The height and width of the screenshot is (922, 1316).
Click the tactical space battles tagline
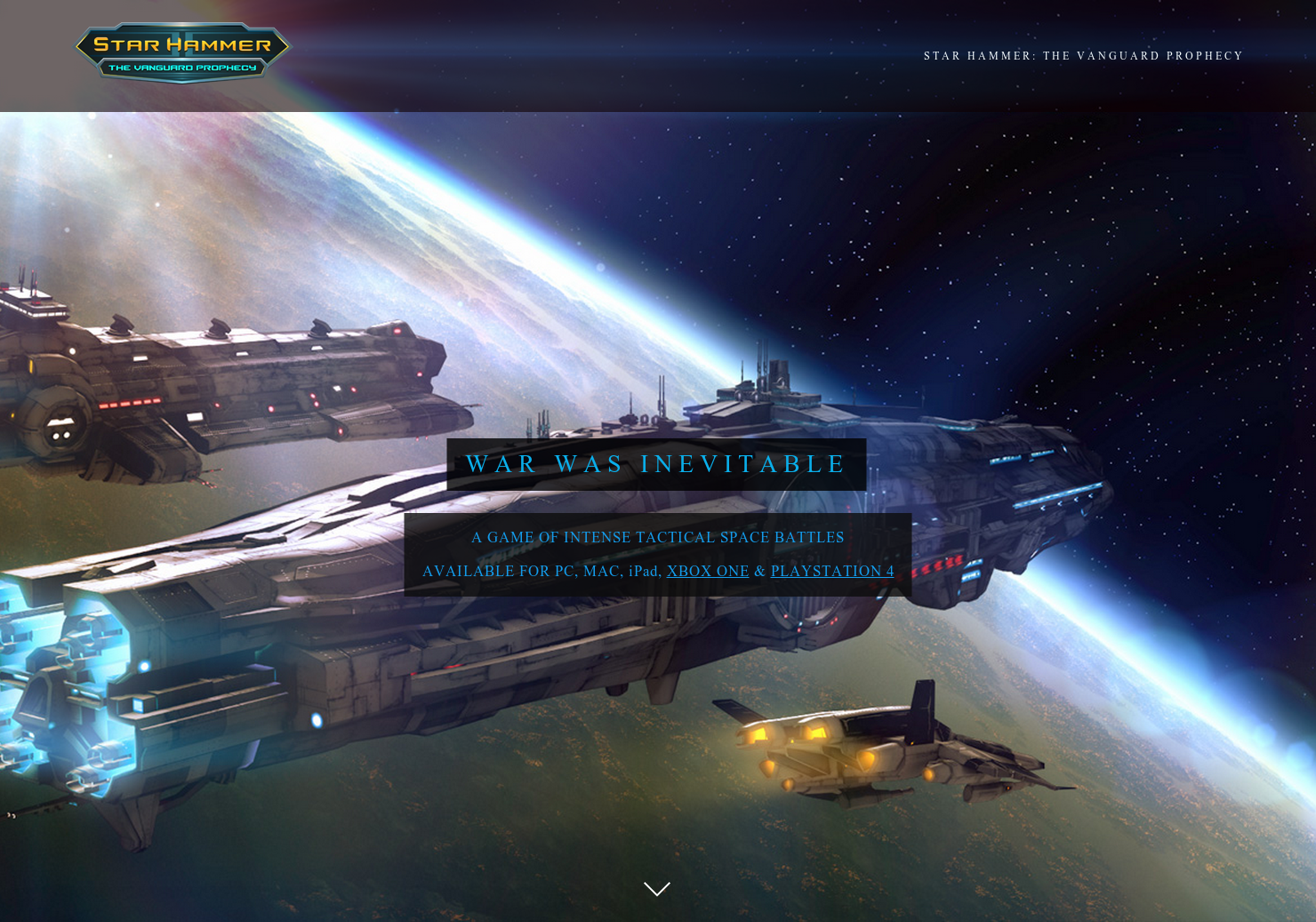click(657, 537)
